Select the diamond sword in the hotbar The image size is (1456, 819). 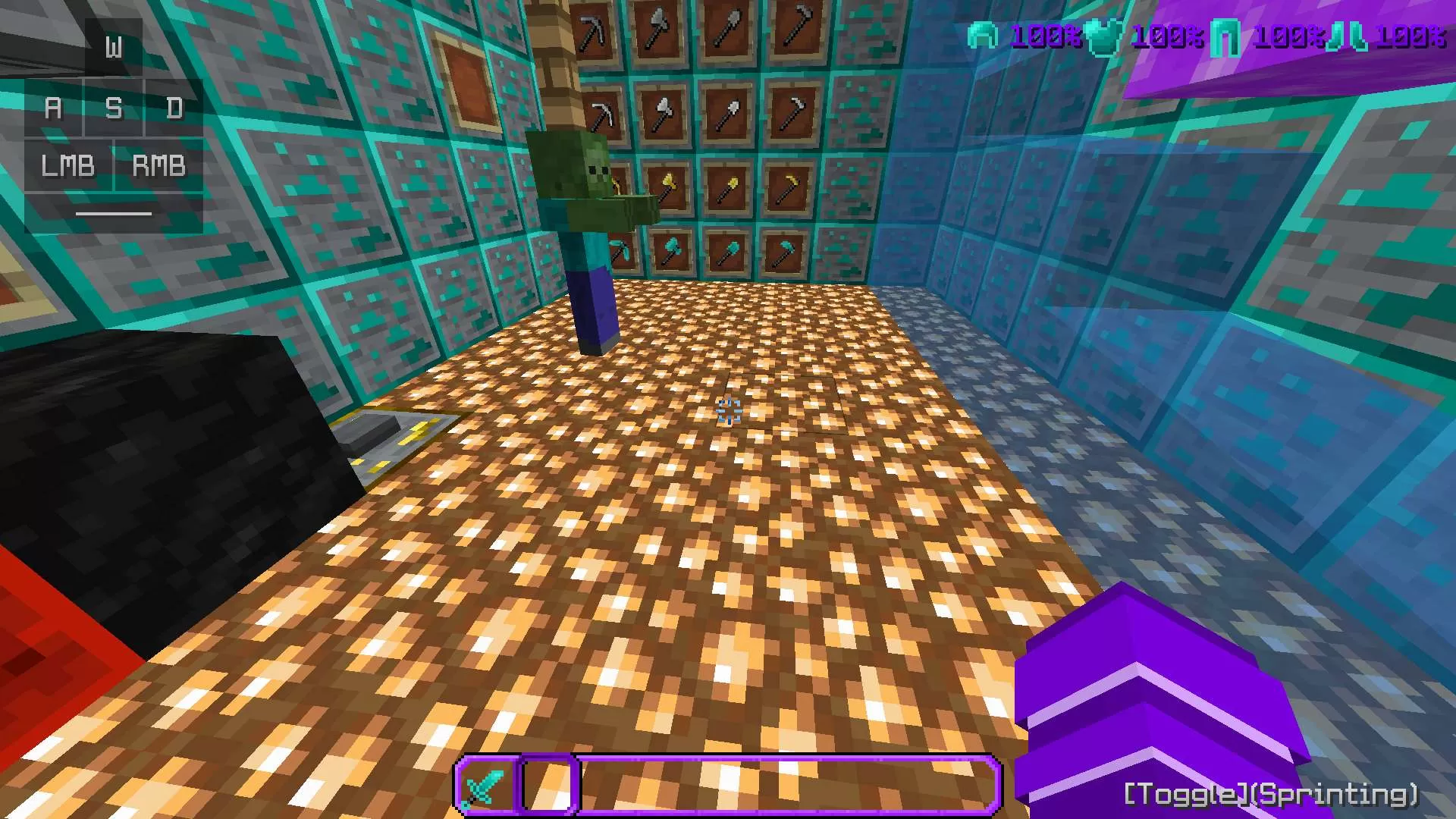pyautogui.click(x=485, y=783)
